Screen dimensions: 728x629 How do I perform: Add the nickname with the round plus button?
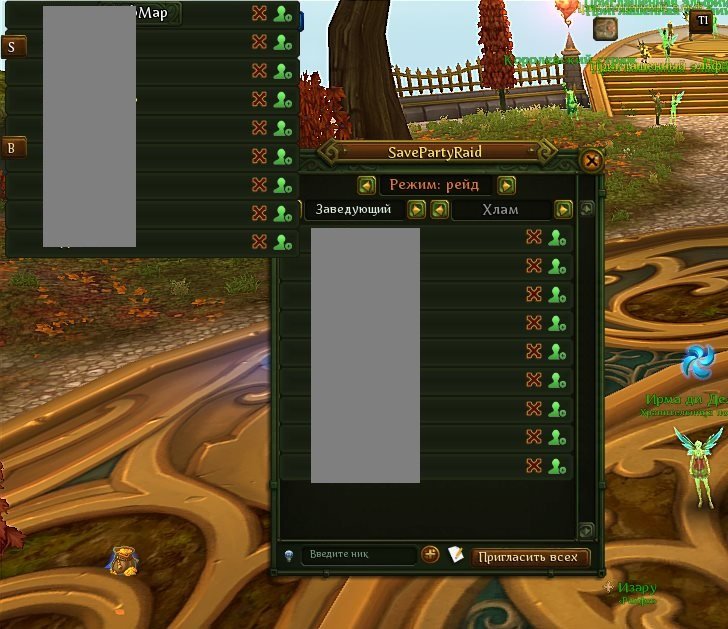click(x=430, y=554)
